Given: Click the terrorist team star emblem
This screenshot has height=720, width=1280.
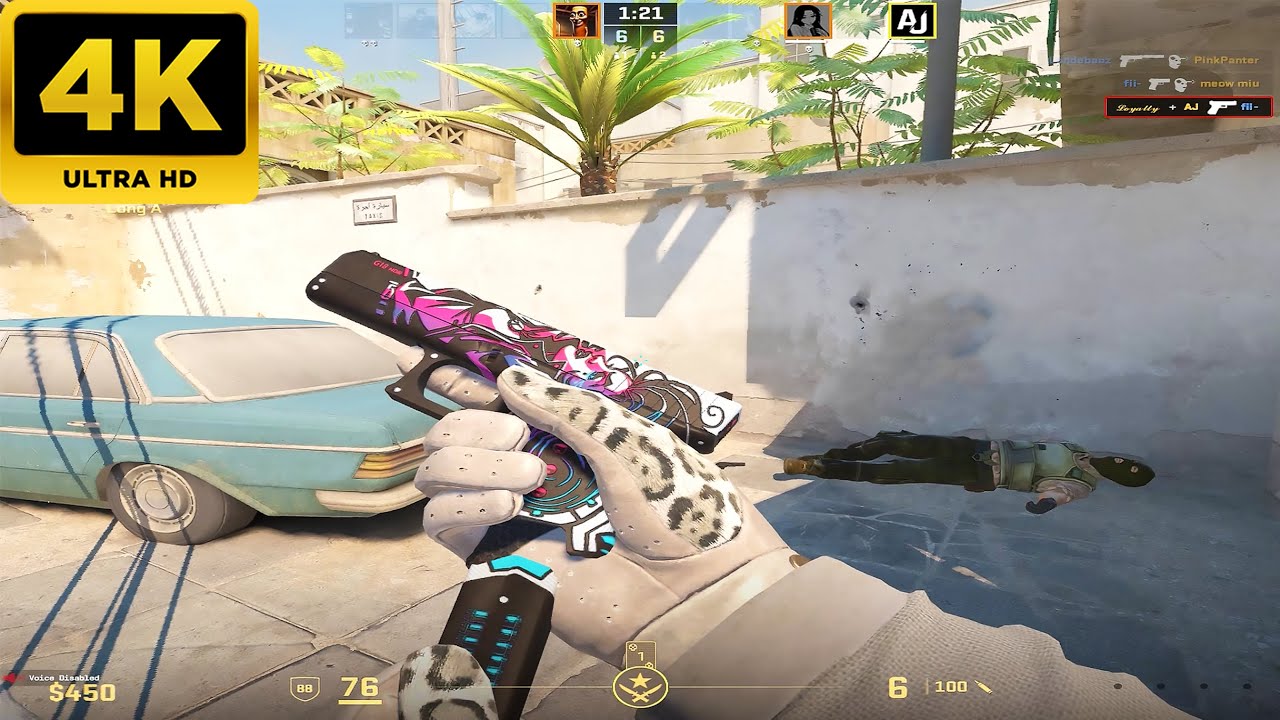Looking at the screenshot, I should 640,687.
